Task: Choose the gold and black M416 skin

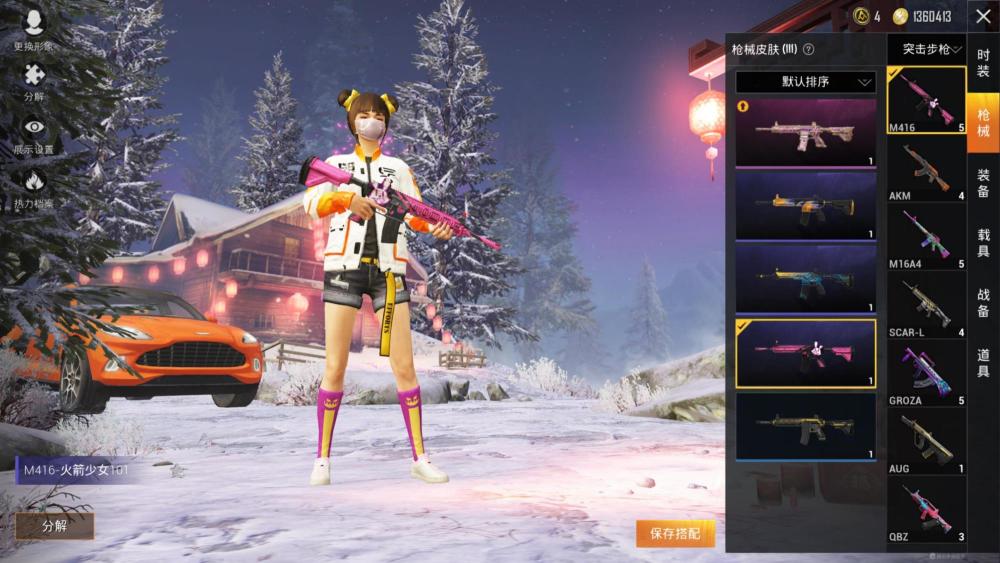Action: click(x=805, y=425)
